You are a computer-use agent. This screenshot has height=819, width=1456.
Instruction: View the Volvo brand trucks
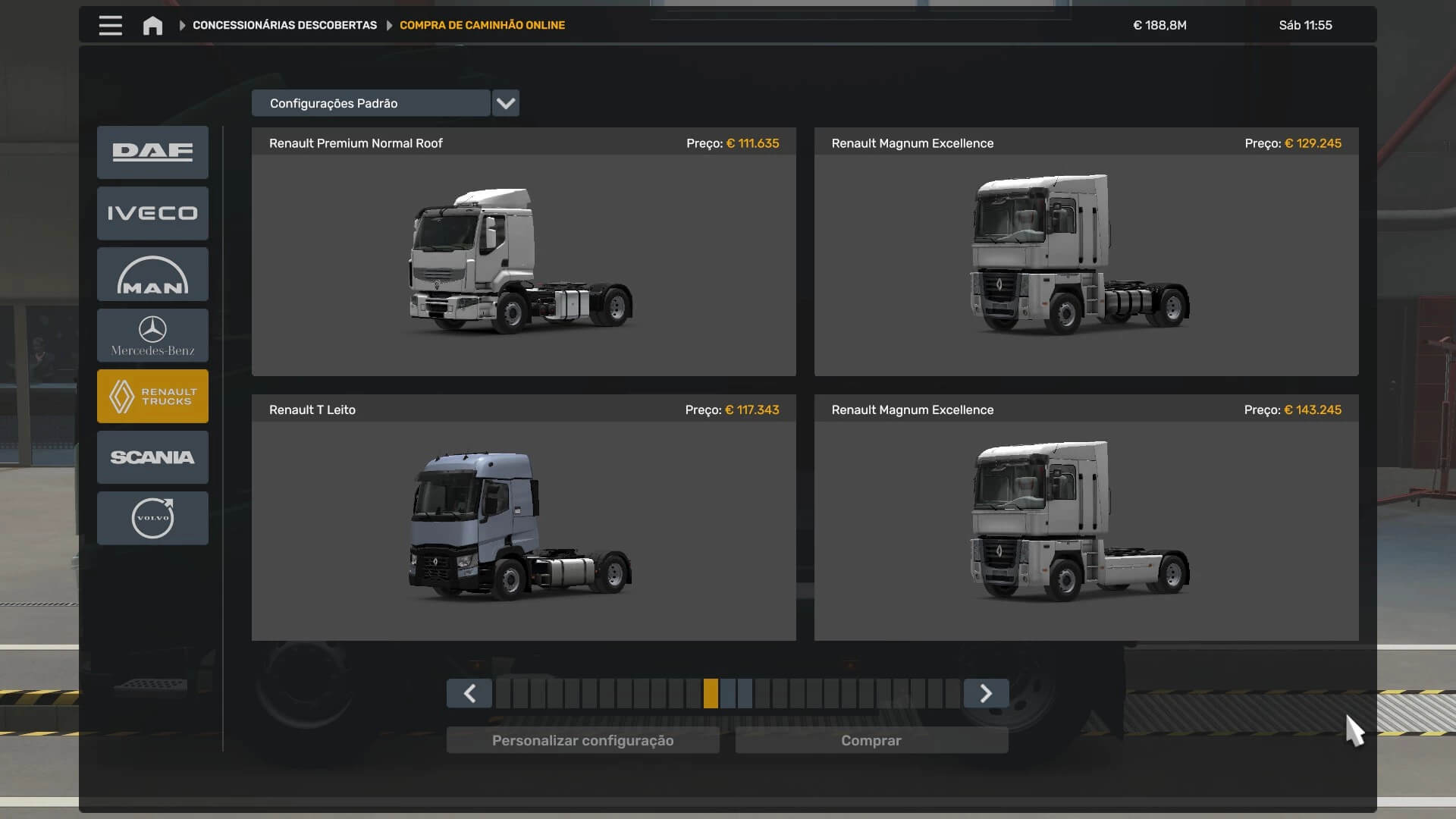click(x=152, y=518)
